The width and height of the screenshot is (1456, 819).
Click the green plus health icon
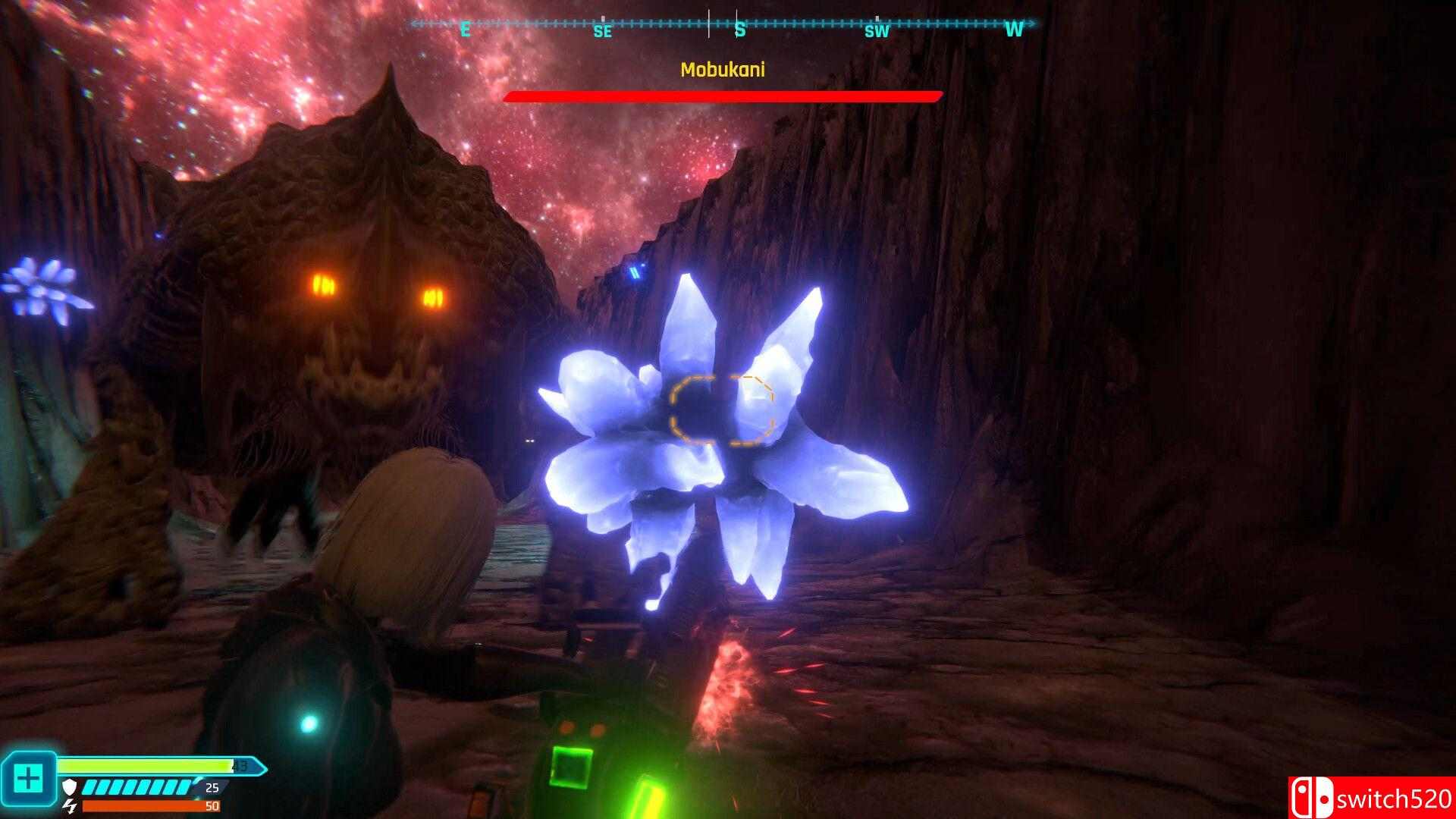pos(29,778)
